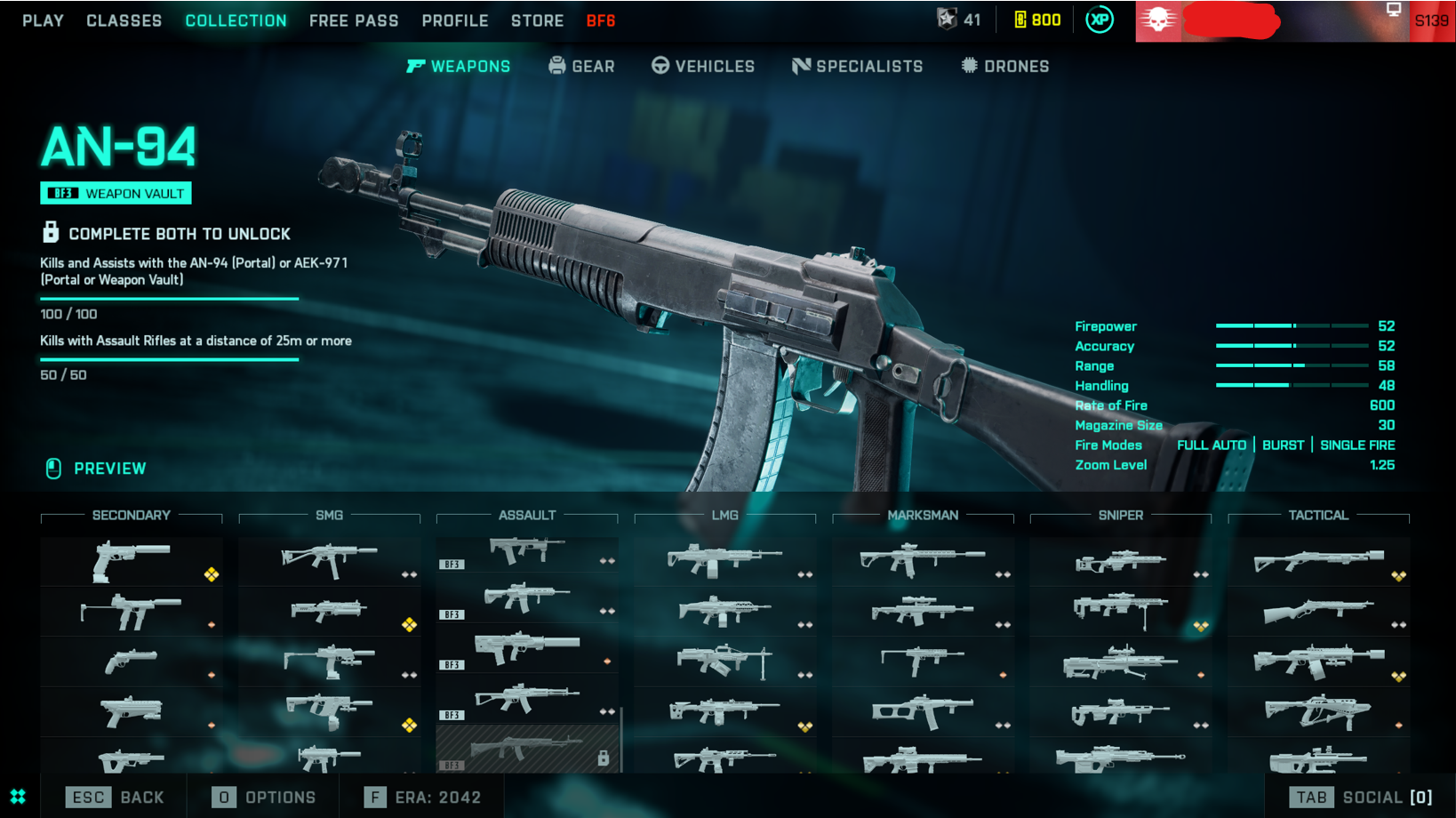Open the Free Pass page

354,20
